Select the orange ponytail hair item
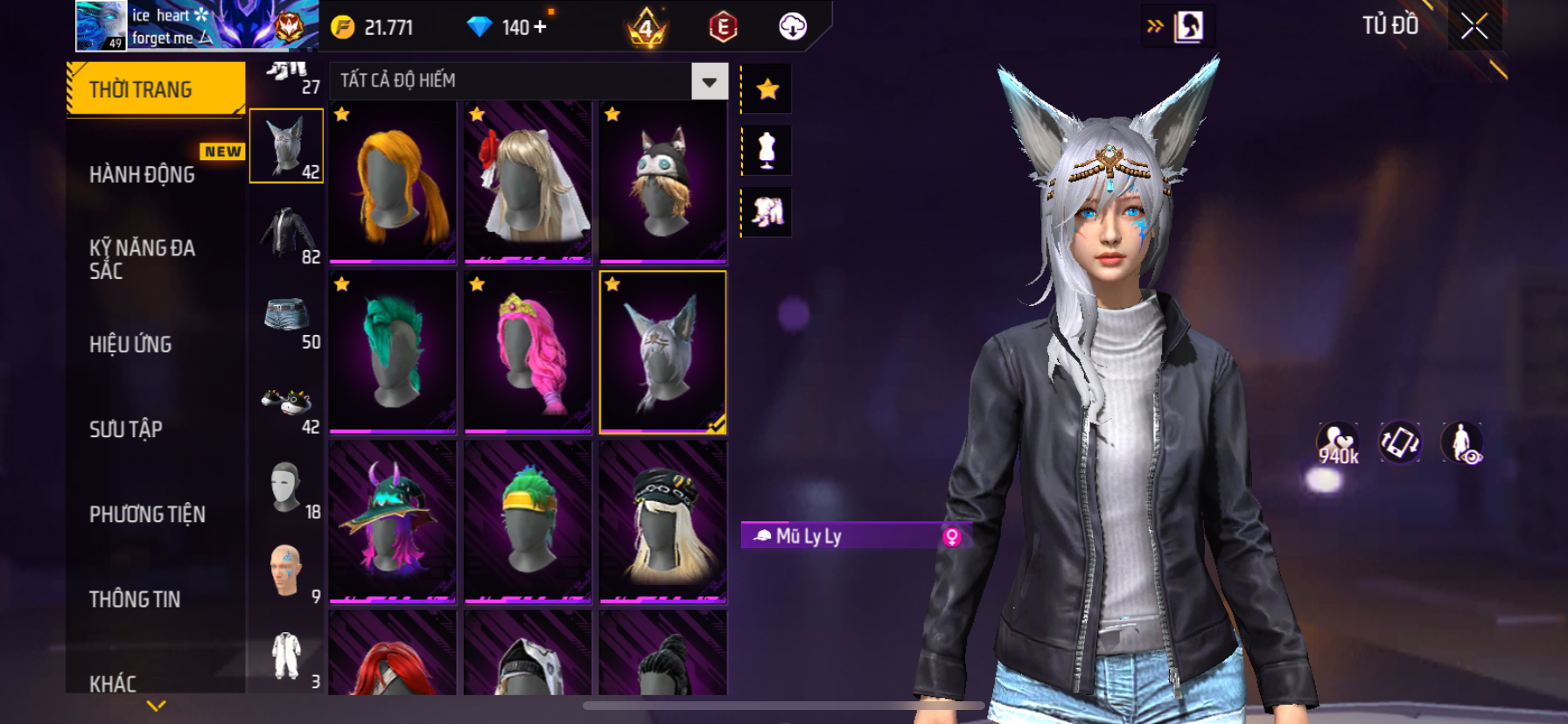 [x=393, y=182]
